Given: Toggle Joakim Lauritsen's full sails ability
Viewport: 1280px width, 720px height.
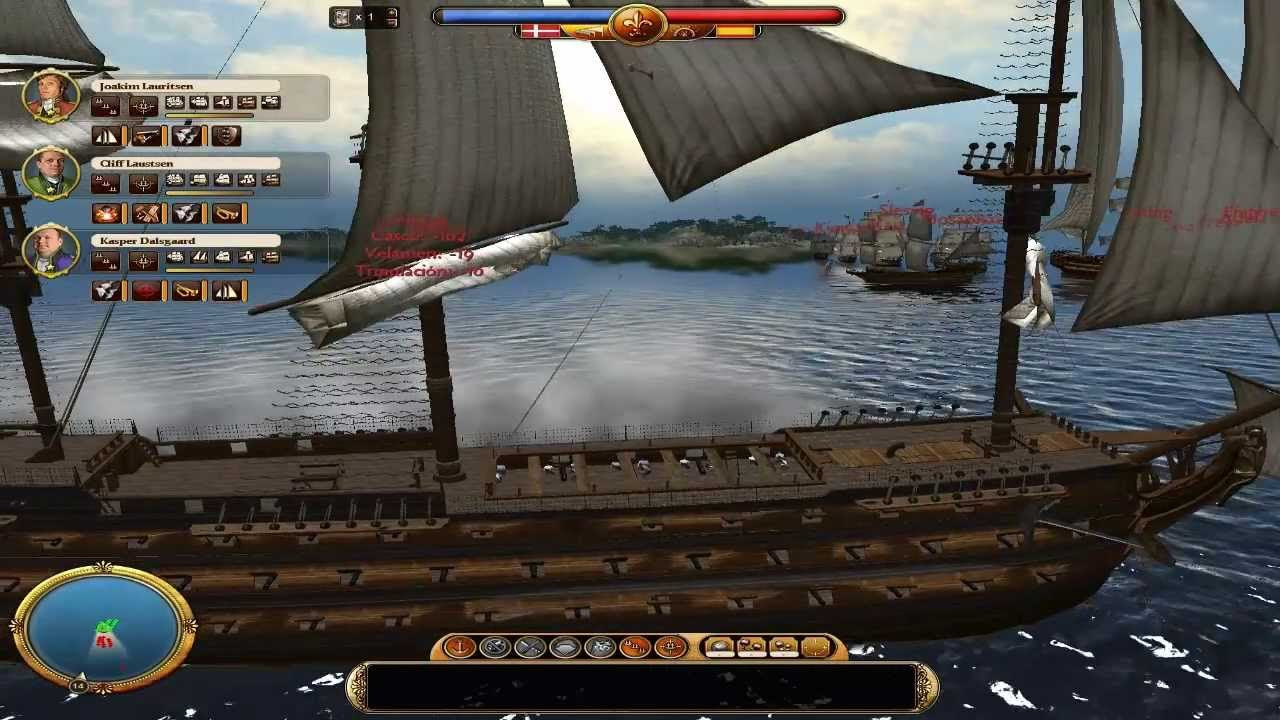Looking at the screenshot, I should [x=107, y=136].
